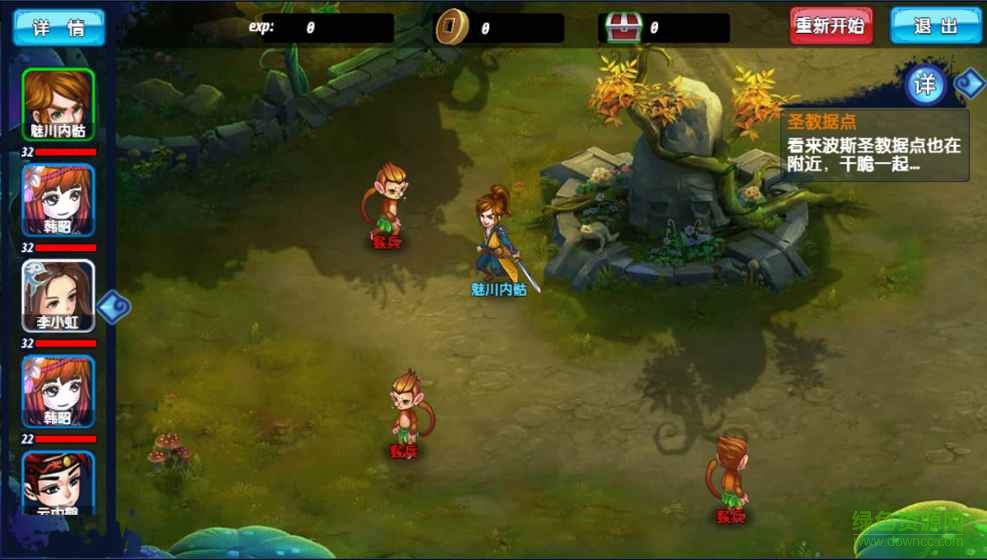Click the red 重新开始 restart button

(830, 26)
